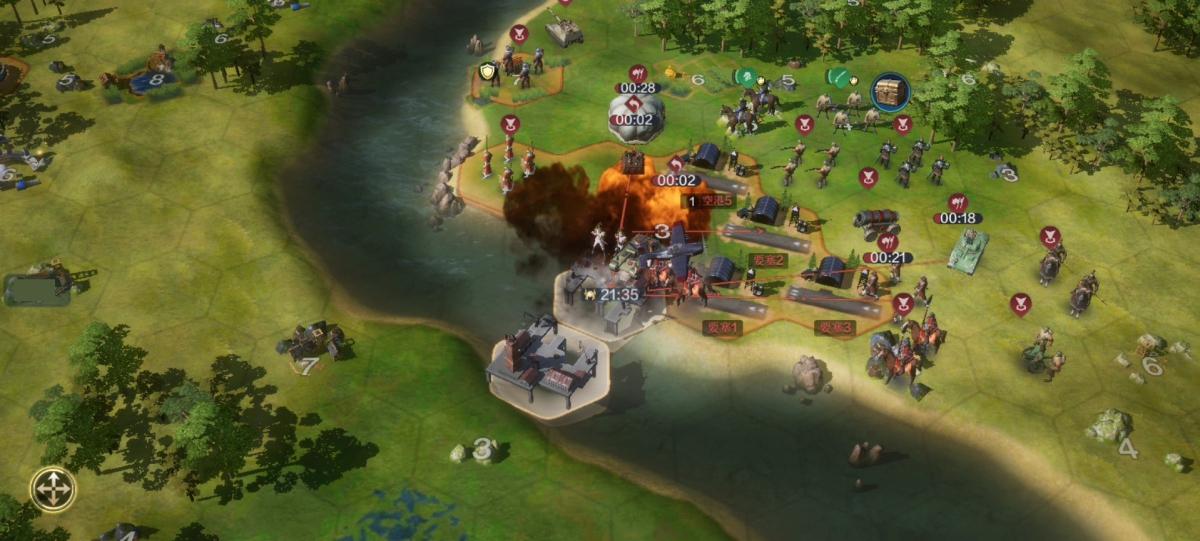The width and height of the screenshot is (1200, 541).
Task: Select the yellow shield unit marker
Action: [x=487, y=71]
